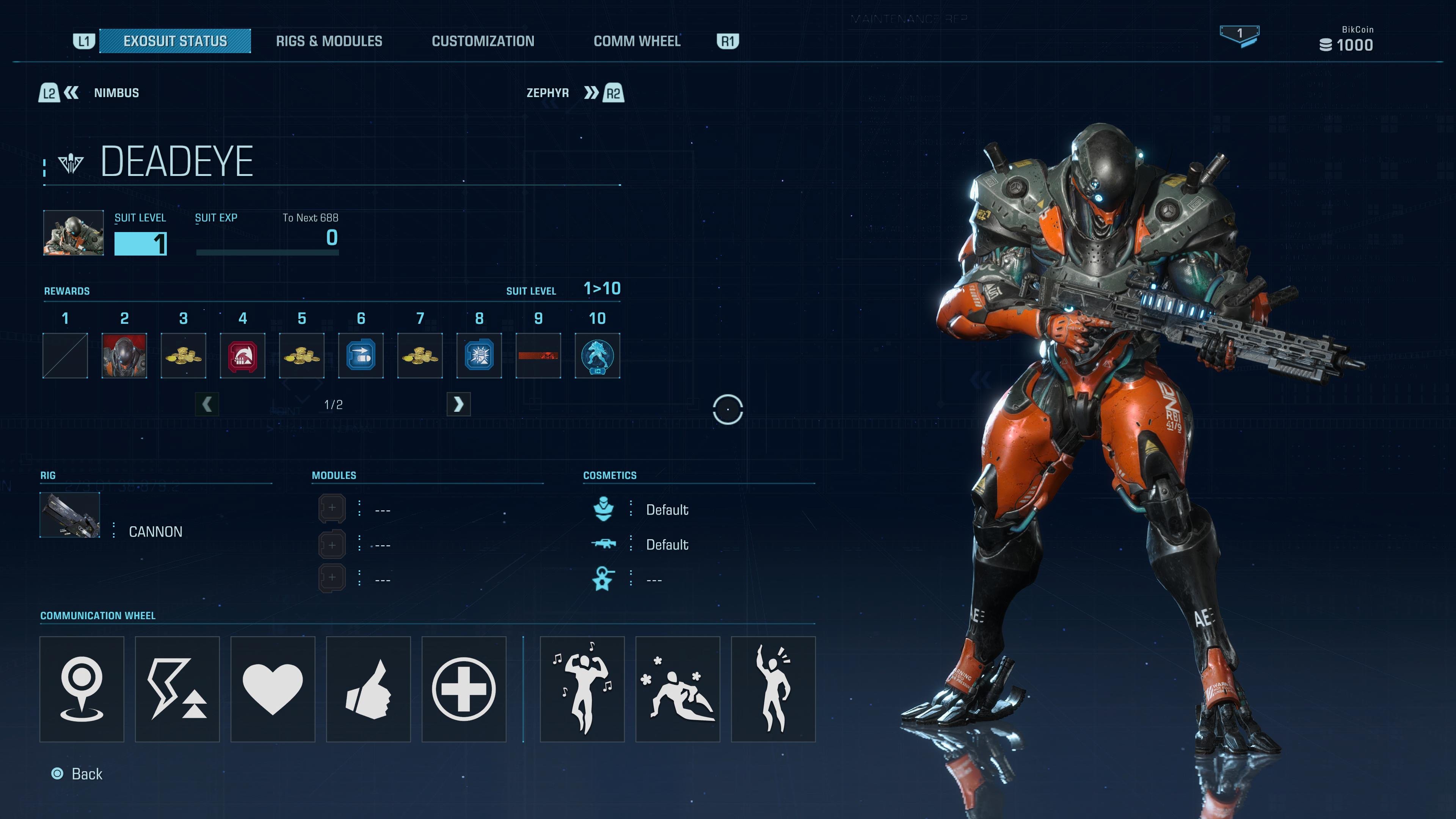Select the level 6 blue module reward
The height and width of the screenshot is (819, 1456).
(361, 356)
